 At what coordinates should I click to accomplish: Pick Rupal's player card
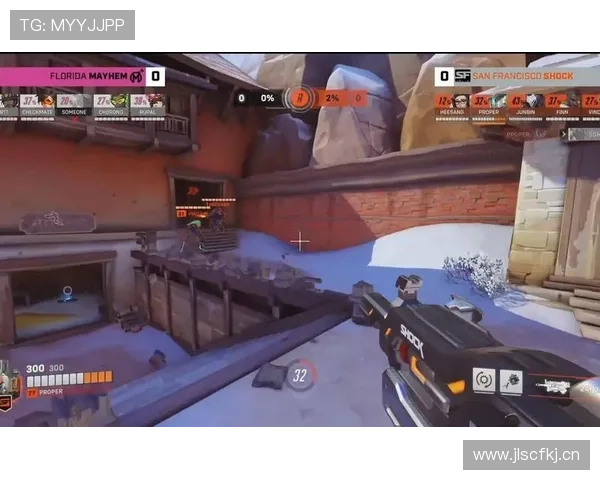tap(148, 104)
